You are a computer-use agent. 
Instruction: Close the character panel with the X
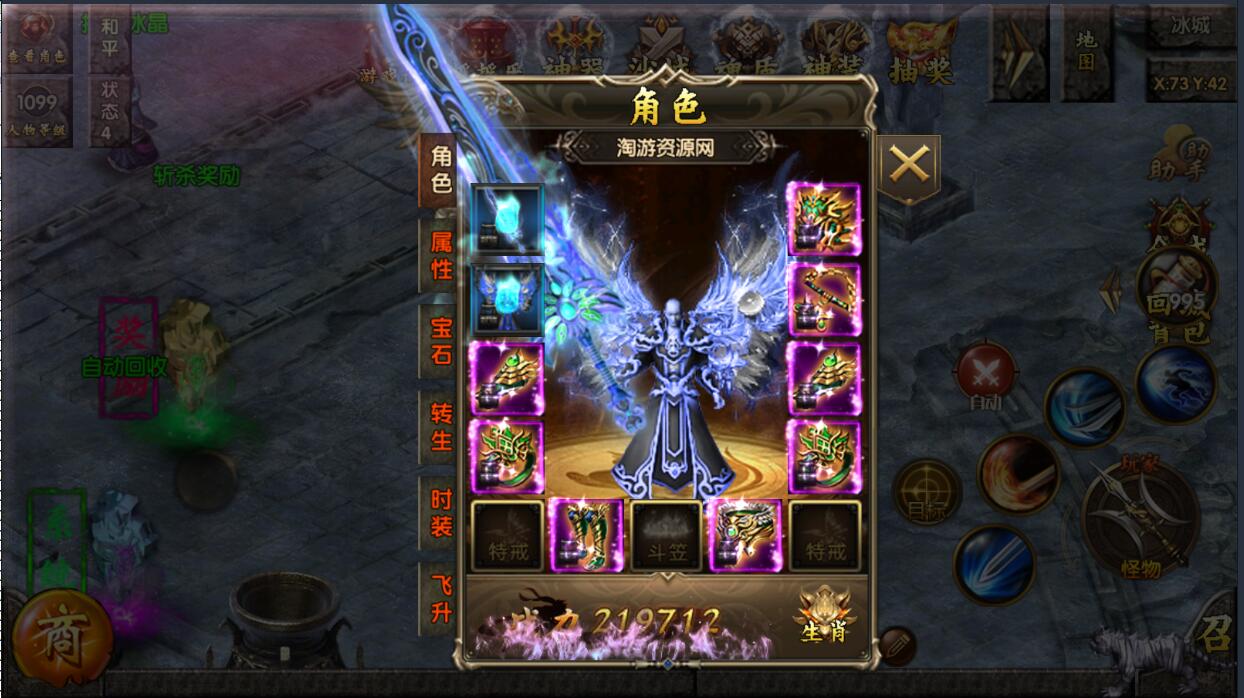[908, 164]
